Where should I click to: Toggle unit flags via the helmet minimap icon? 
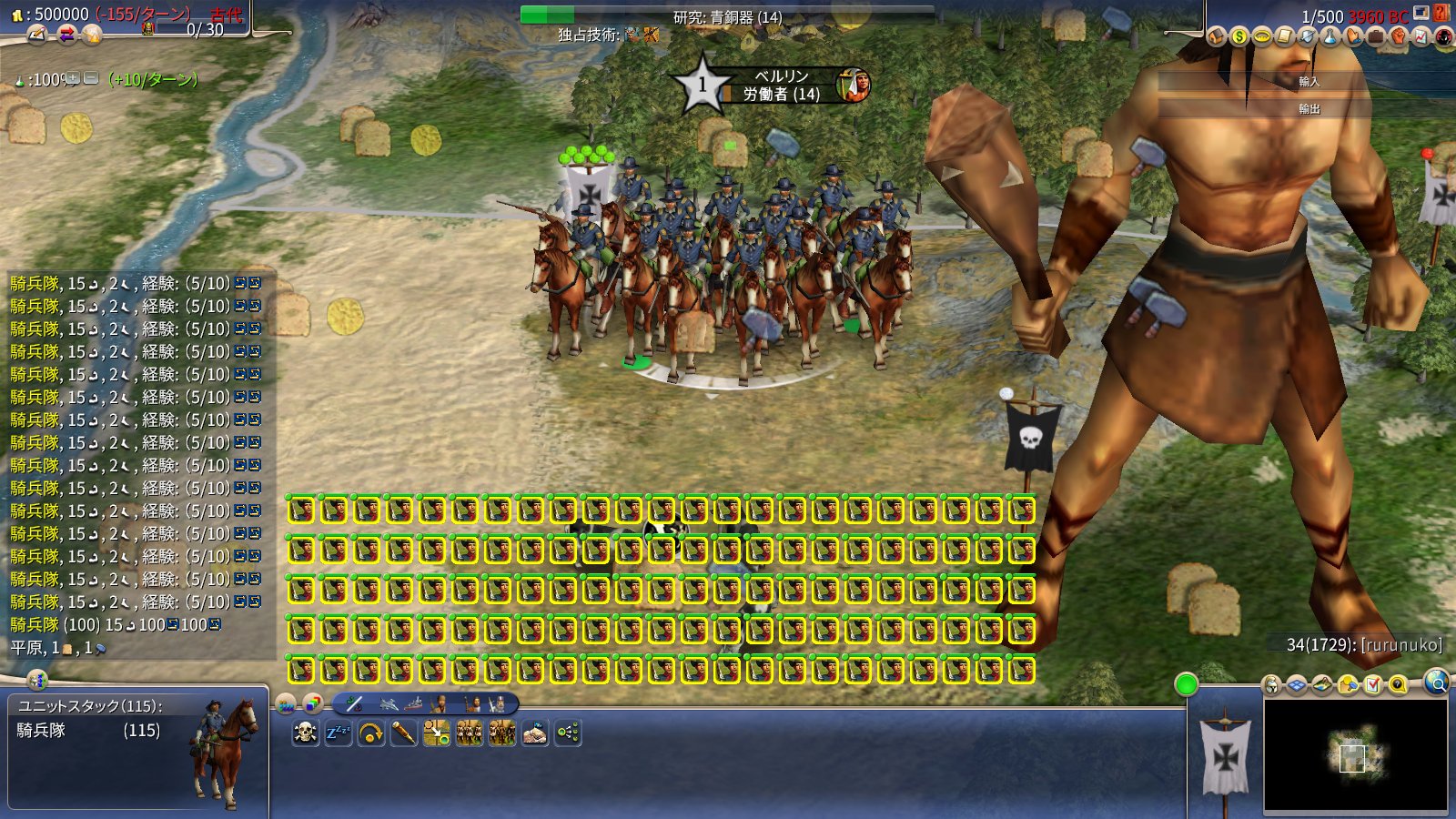tap(1270, 685)
